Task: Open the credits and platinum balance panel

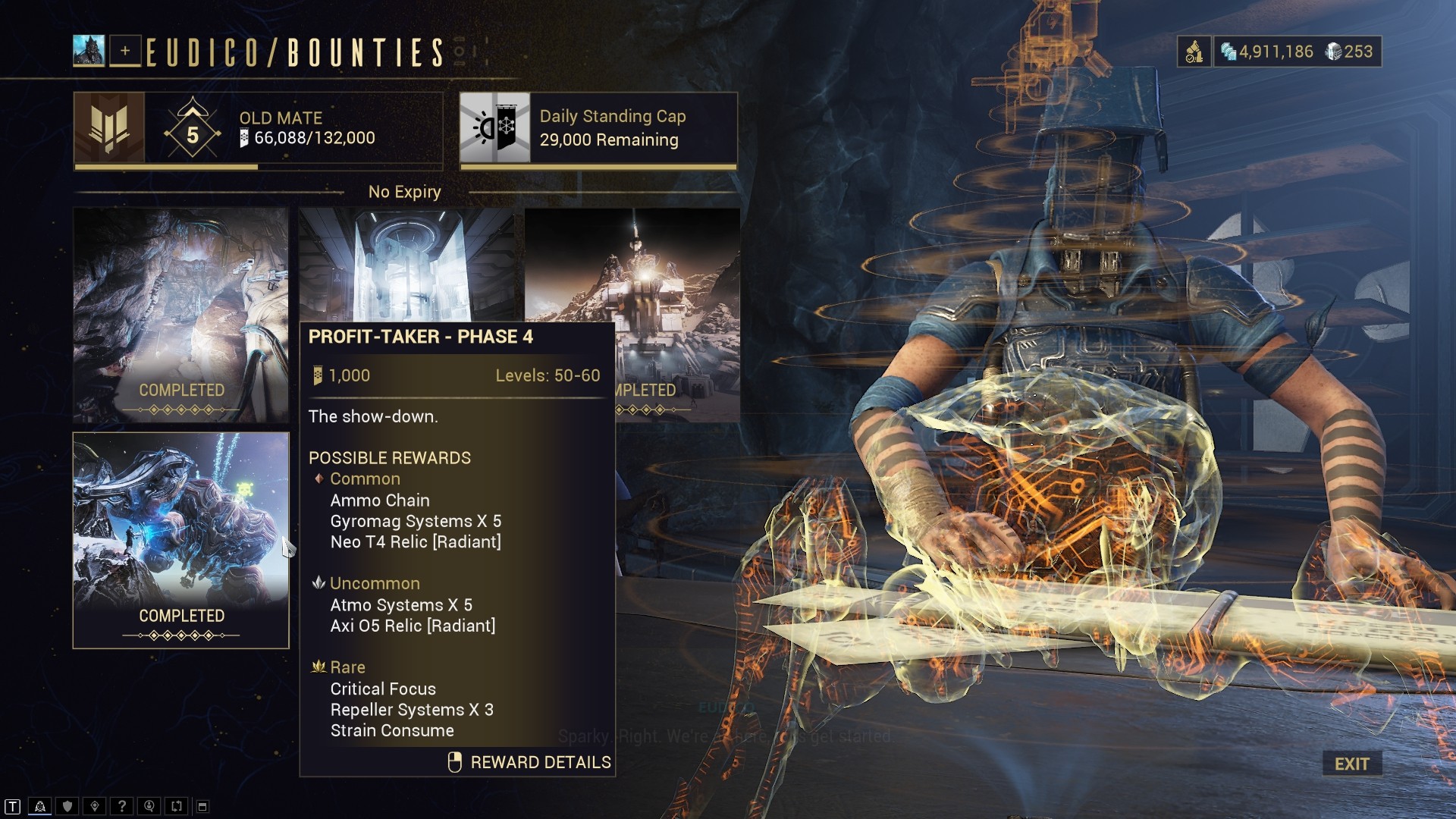Action: (x=1297, y=52)
